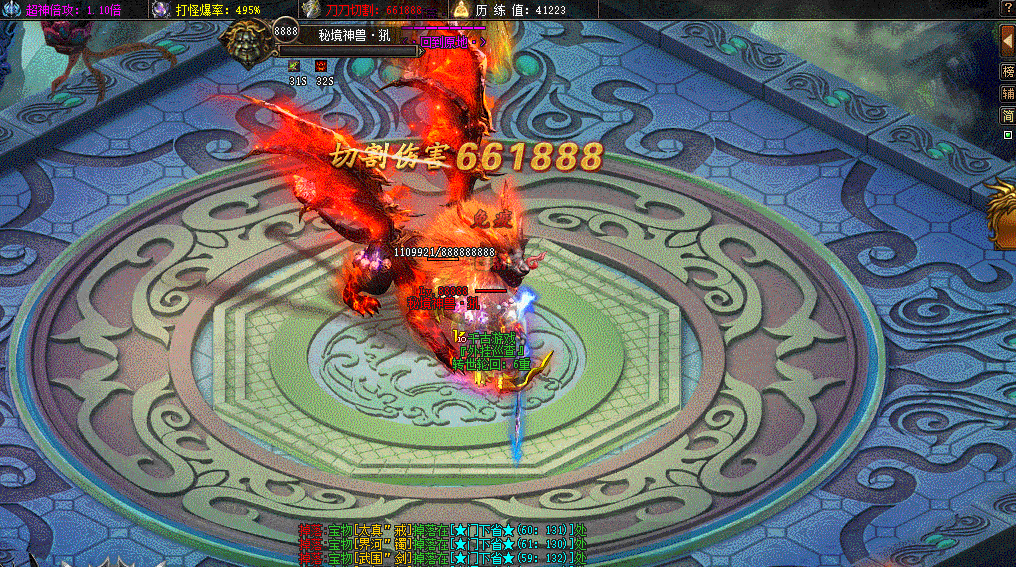Screen dimensions: 1016x567
Task: Click the 刀刀切割 blade icon
Action: click(x=311, y=9)
